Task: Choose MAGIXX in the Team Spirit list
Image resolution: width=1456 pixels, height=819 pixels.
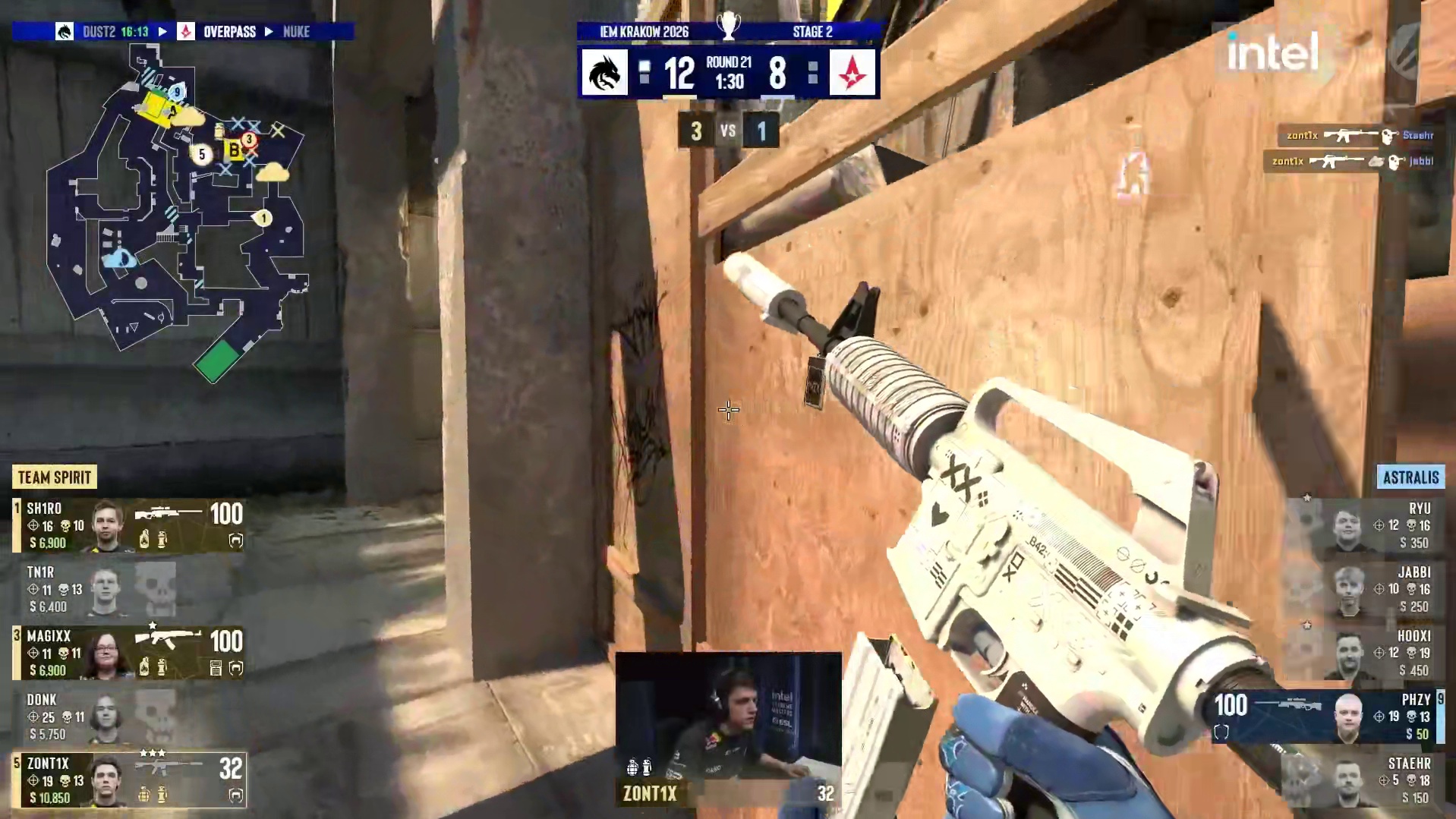Action: [x=129, y=652]
